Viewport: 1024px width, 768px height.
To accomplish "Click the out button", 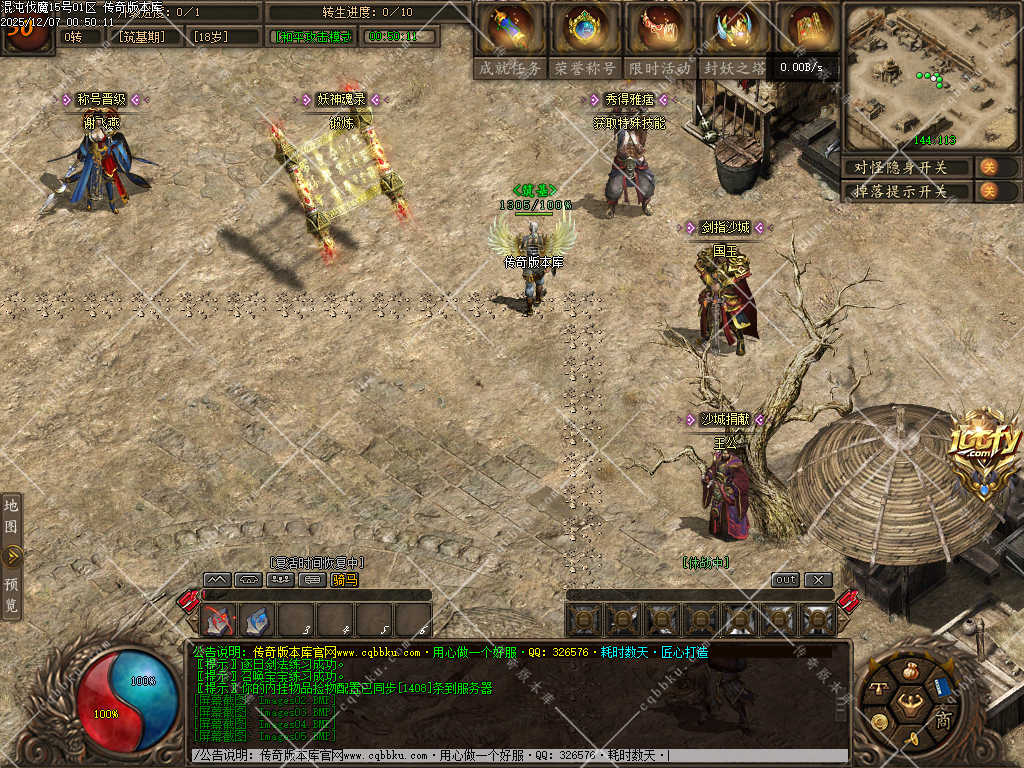I will 786,580.
